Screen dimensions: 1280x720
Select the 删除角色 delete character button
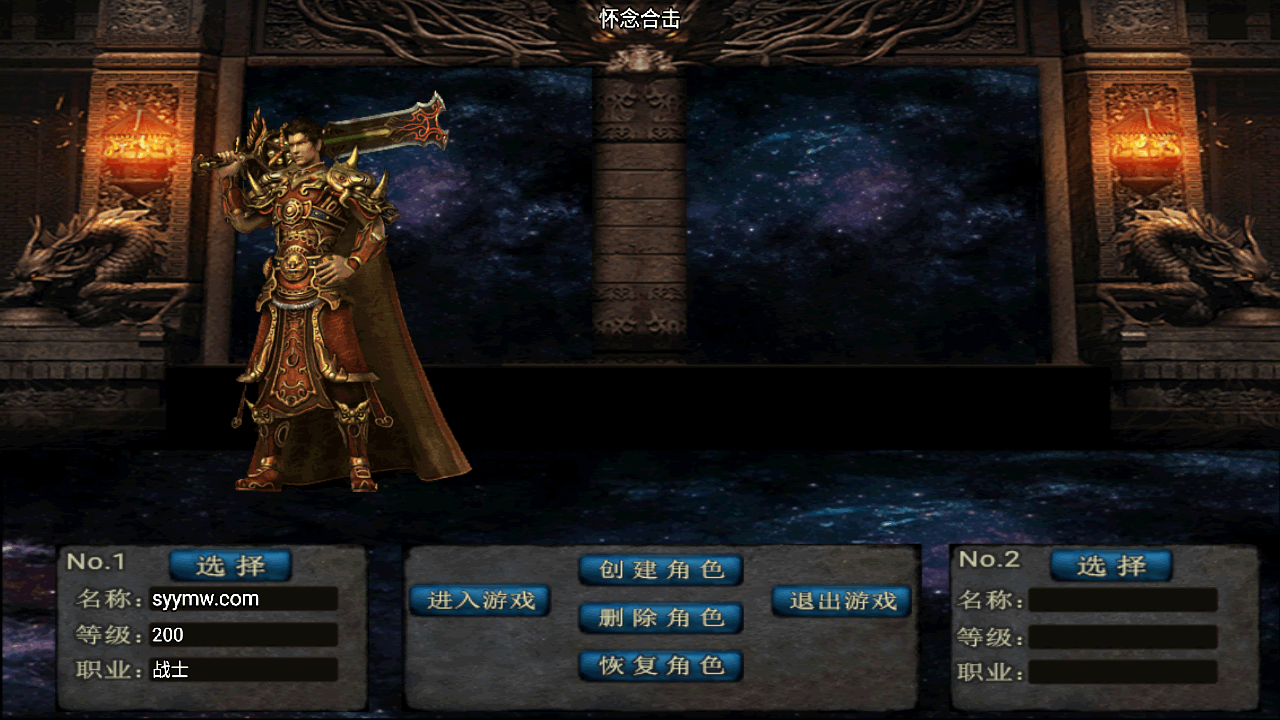click(x=661, y=618)
